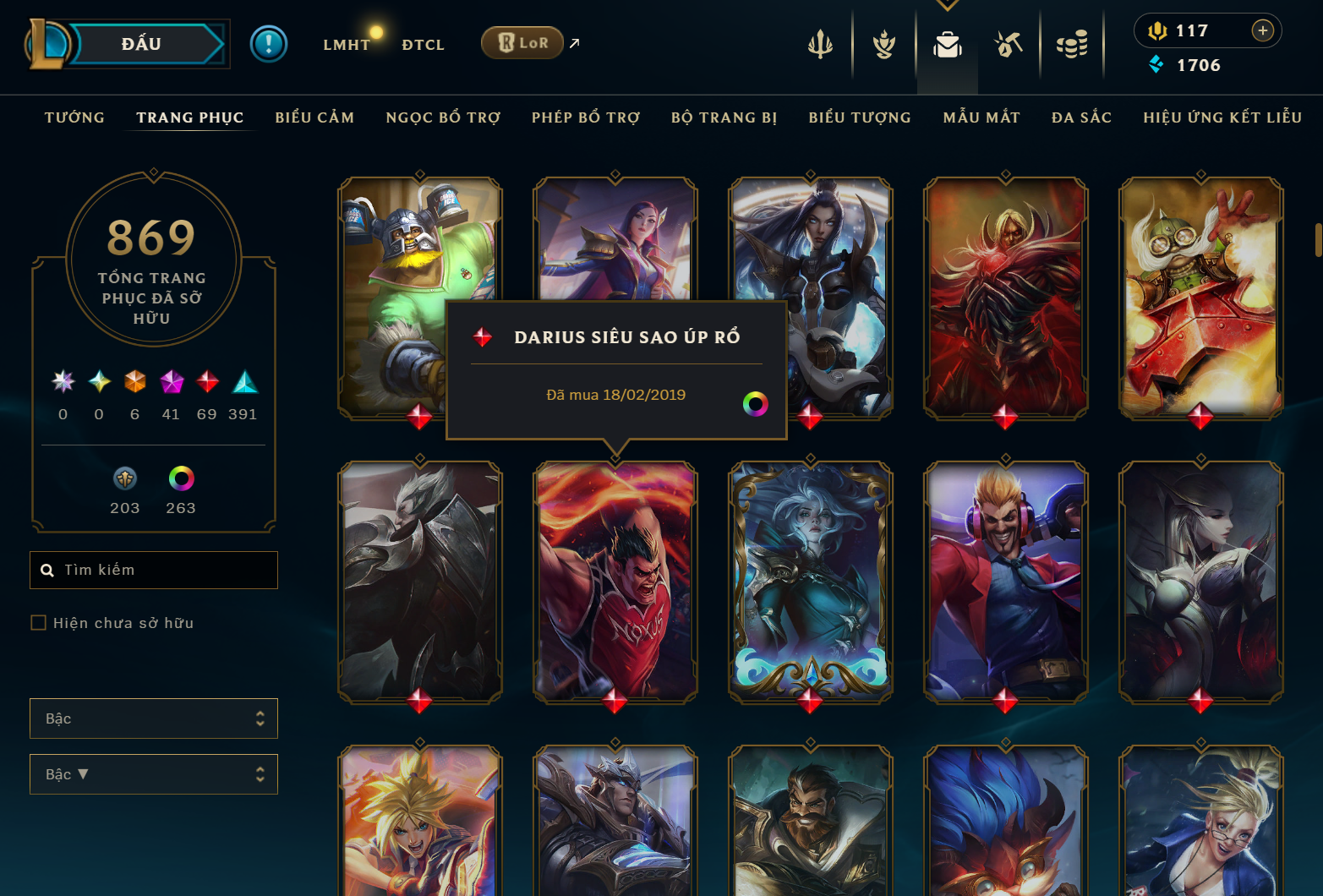Select the Darius Siêu Sao Úp Rổ chroma wheel

click(755, 403)
